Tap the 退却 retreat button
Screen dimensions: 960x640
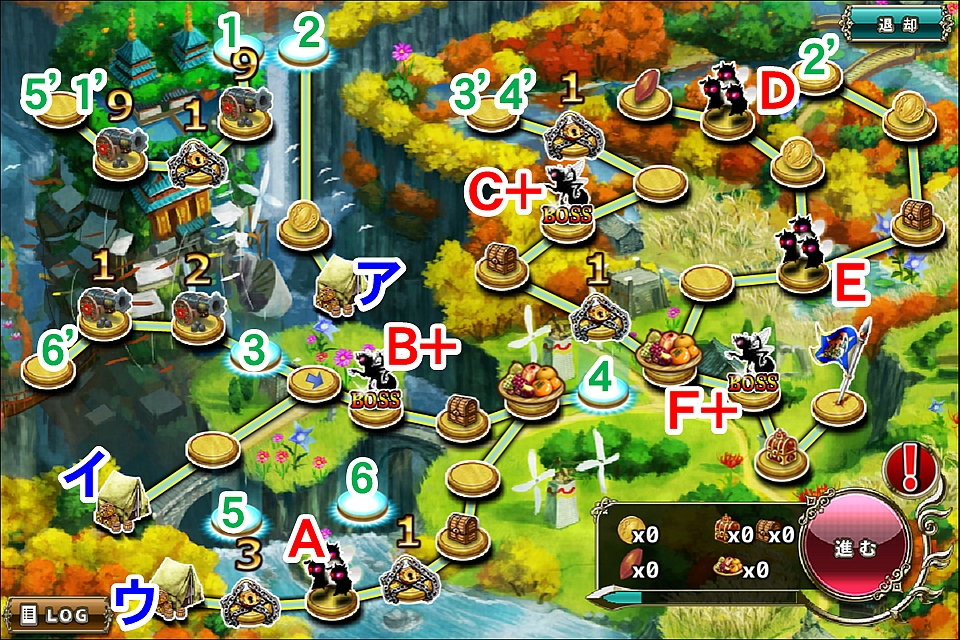pyautogui.click(x=896, y=19)
